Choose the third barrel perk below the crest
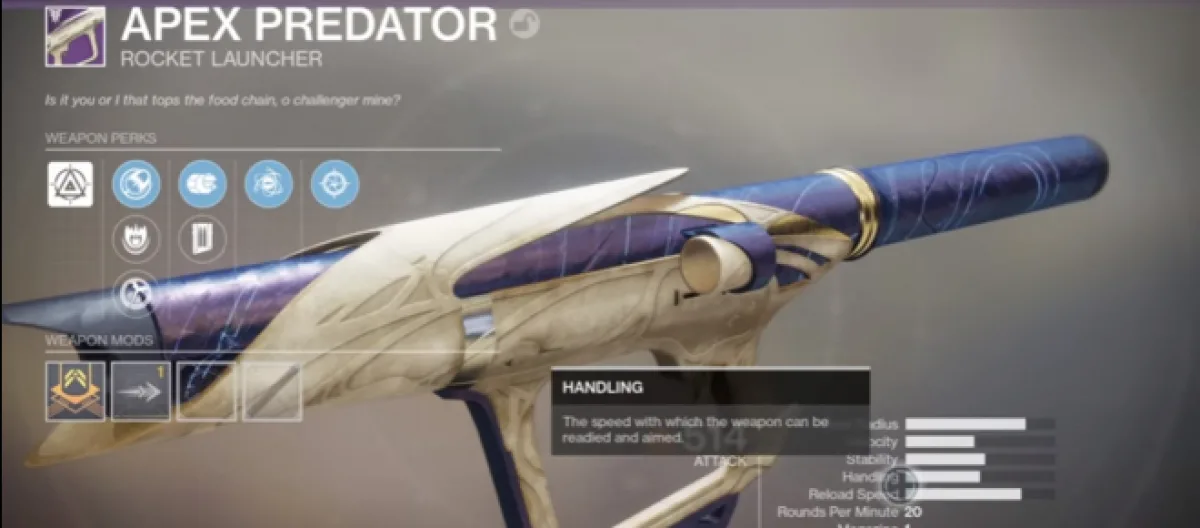Screen dimensions: 1200x528 (x=136, y=292)
